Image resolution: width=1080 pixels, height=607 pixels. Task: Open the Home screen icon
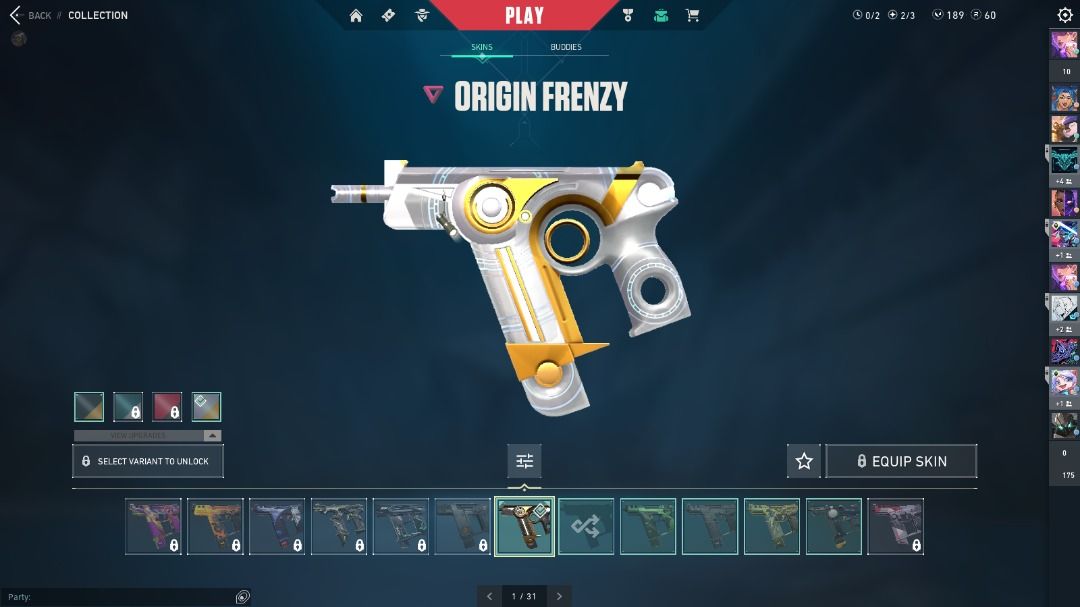coord(356,15)
